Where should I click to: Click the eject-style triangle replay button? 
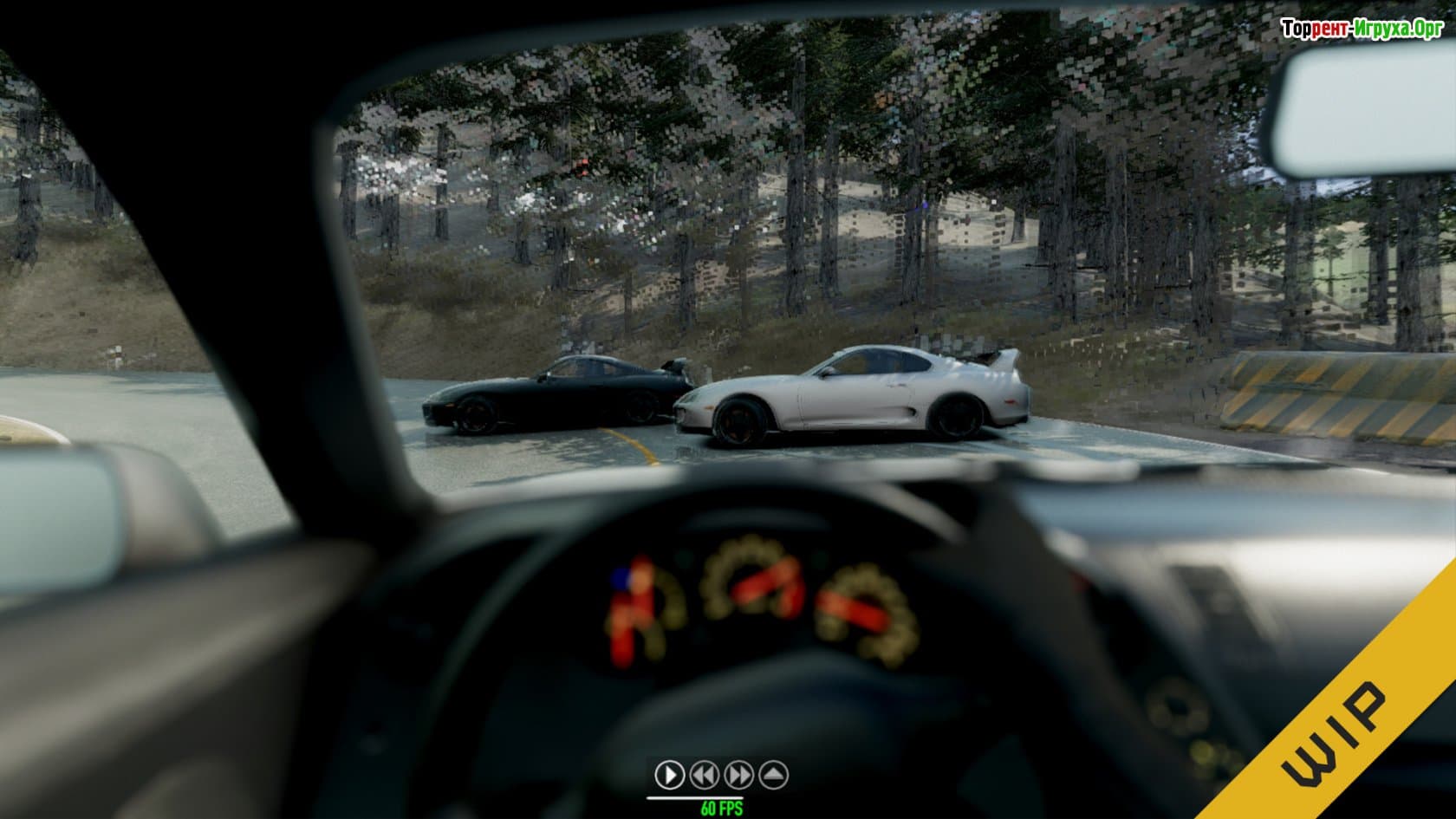(773, 774)
